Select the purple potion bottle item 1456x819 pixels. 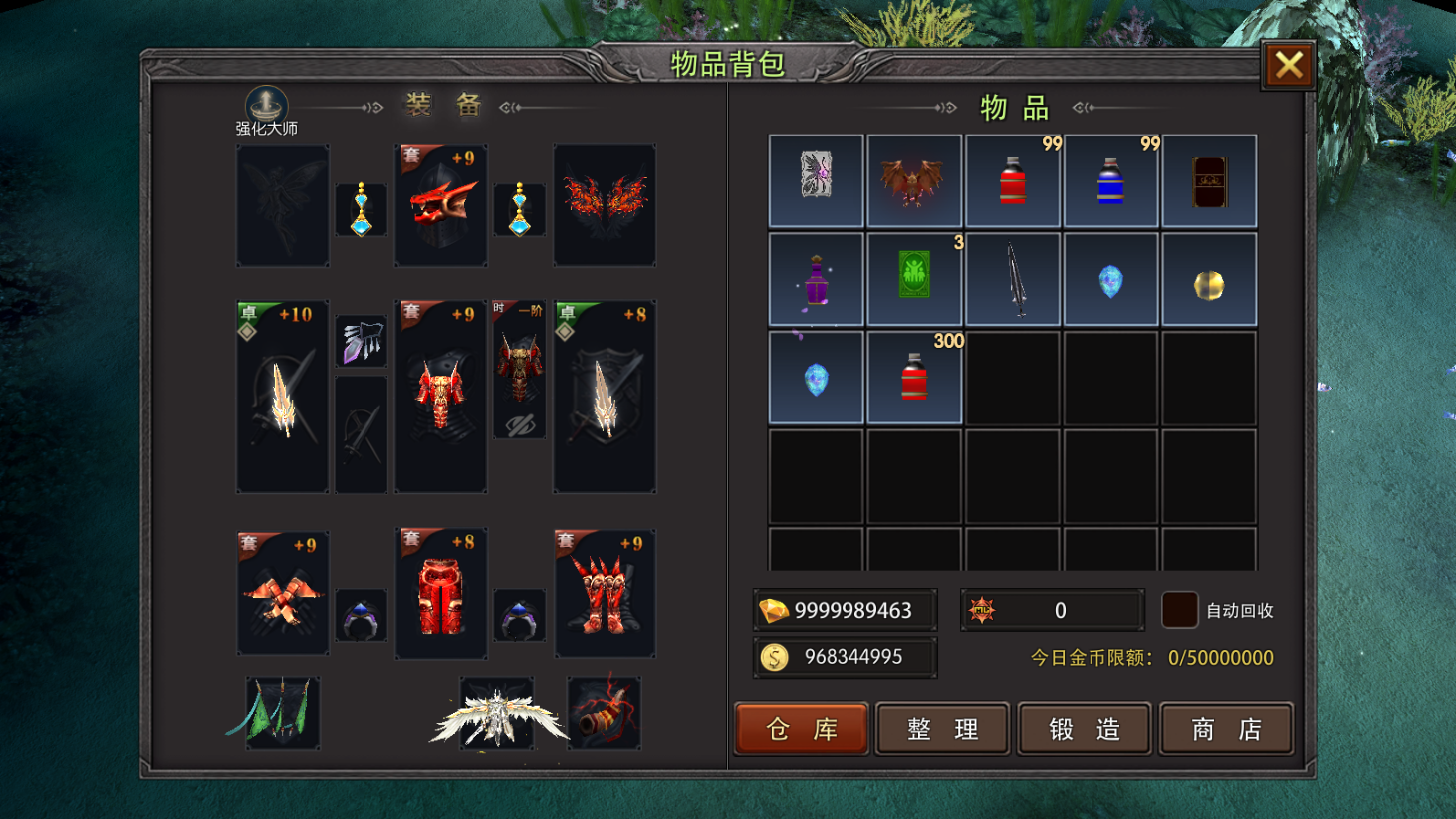(816, 280)
